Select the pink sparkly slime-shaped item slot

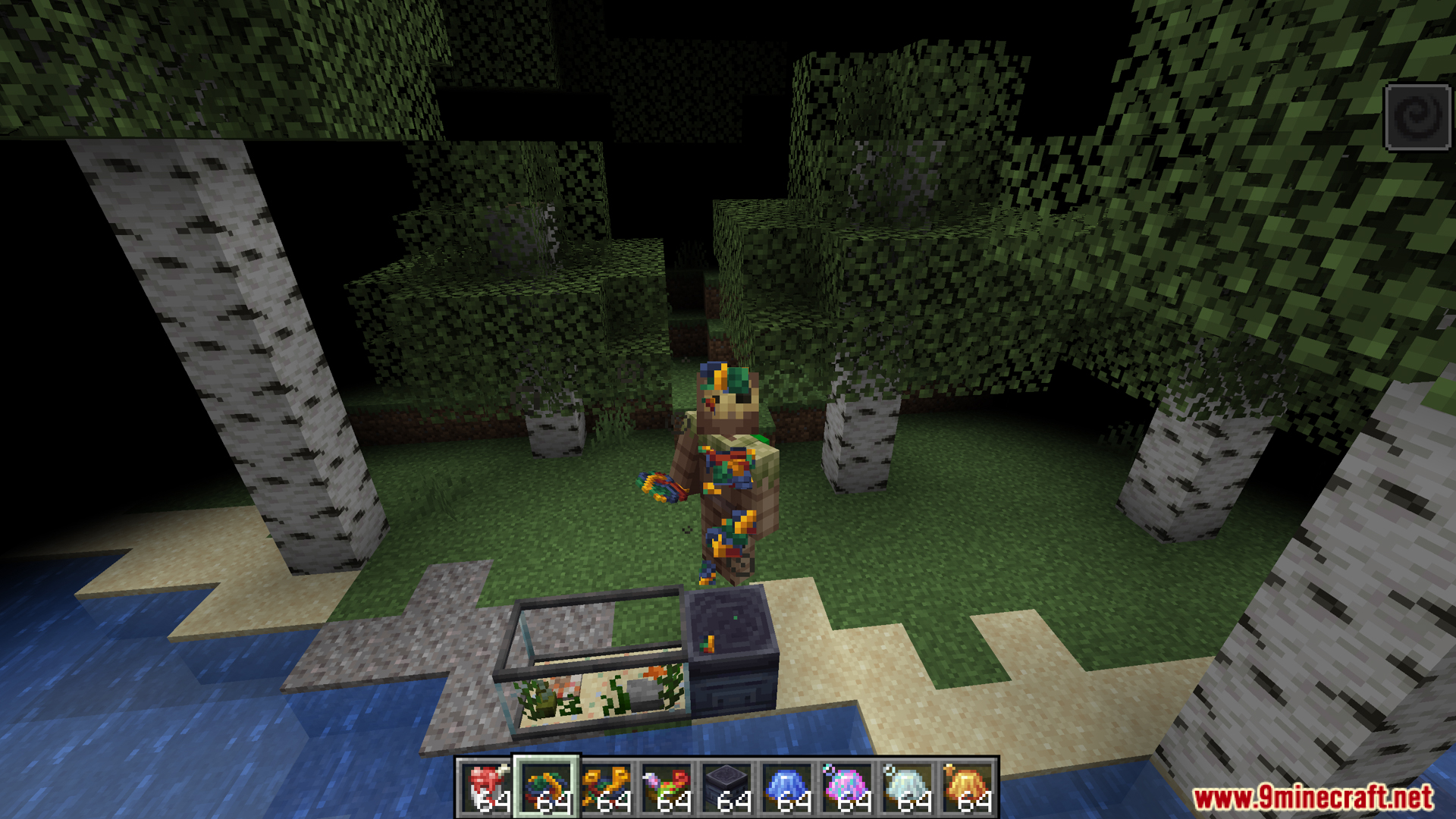(847, 788)
